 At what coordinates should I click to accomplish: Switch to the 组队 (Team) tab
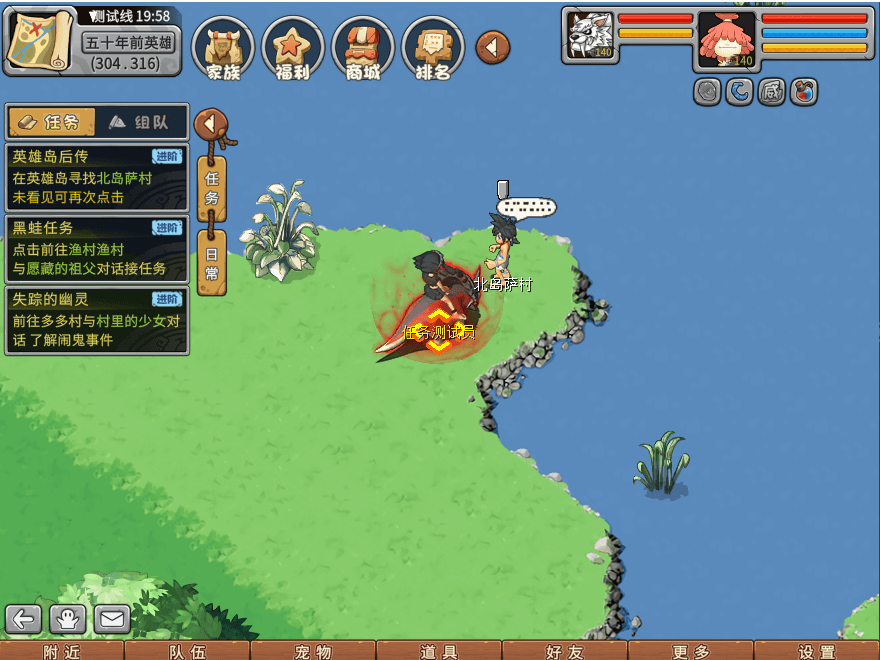point(140,122)
